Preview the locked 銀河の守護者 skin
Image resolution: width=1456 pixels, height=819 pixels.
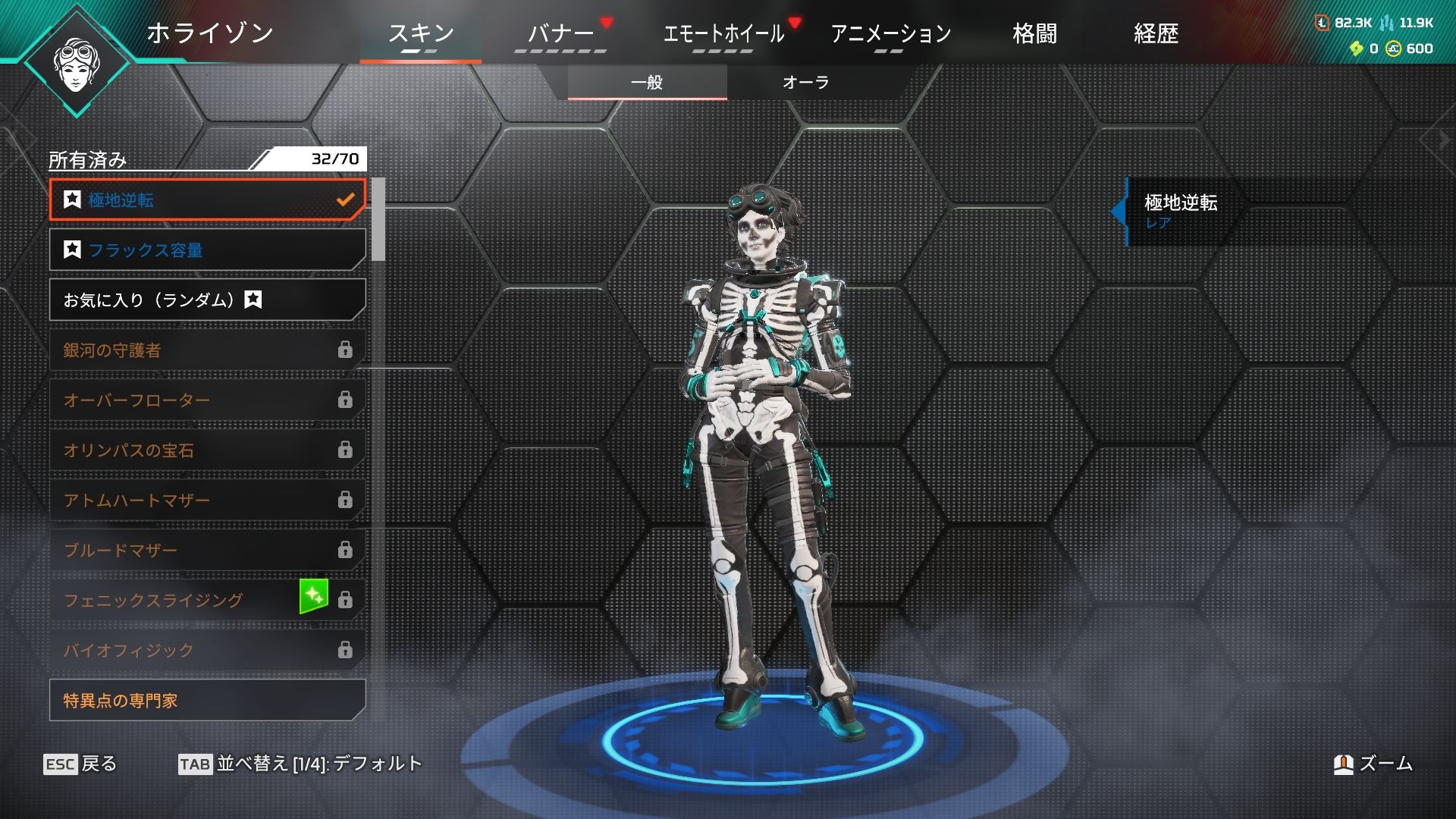coord(207,350)
